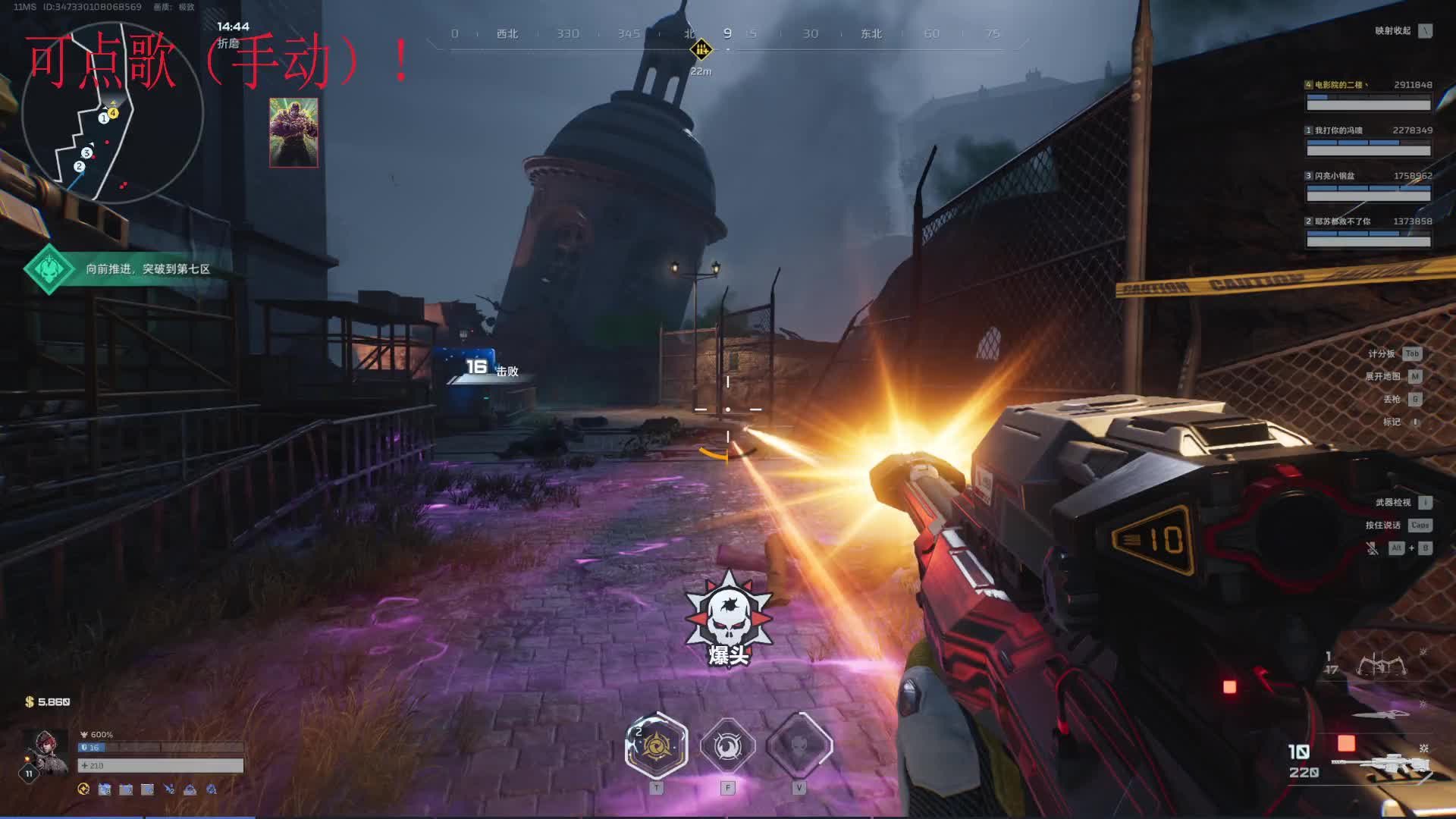Activate the golden triangular eye ability
The height and width of the screenshot is (819, 1456).
pyautogui.click(x=656, y=746)
